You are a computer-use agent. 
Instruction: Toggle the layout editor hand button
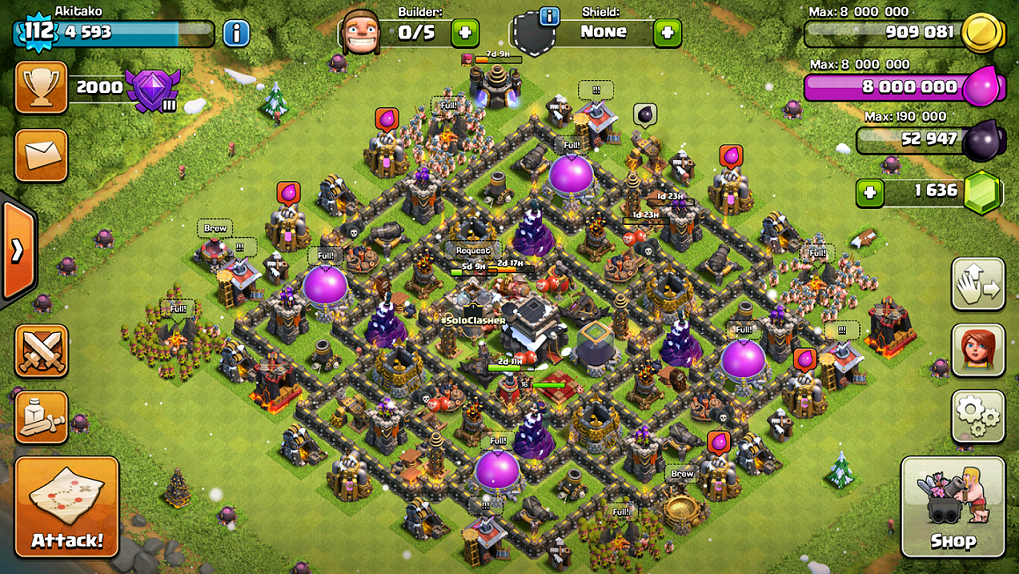click(978, 285)
